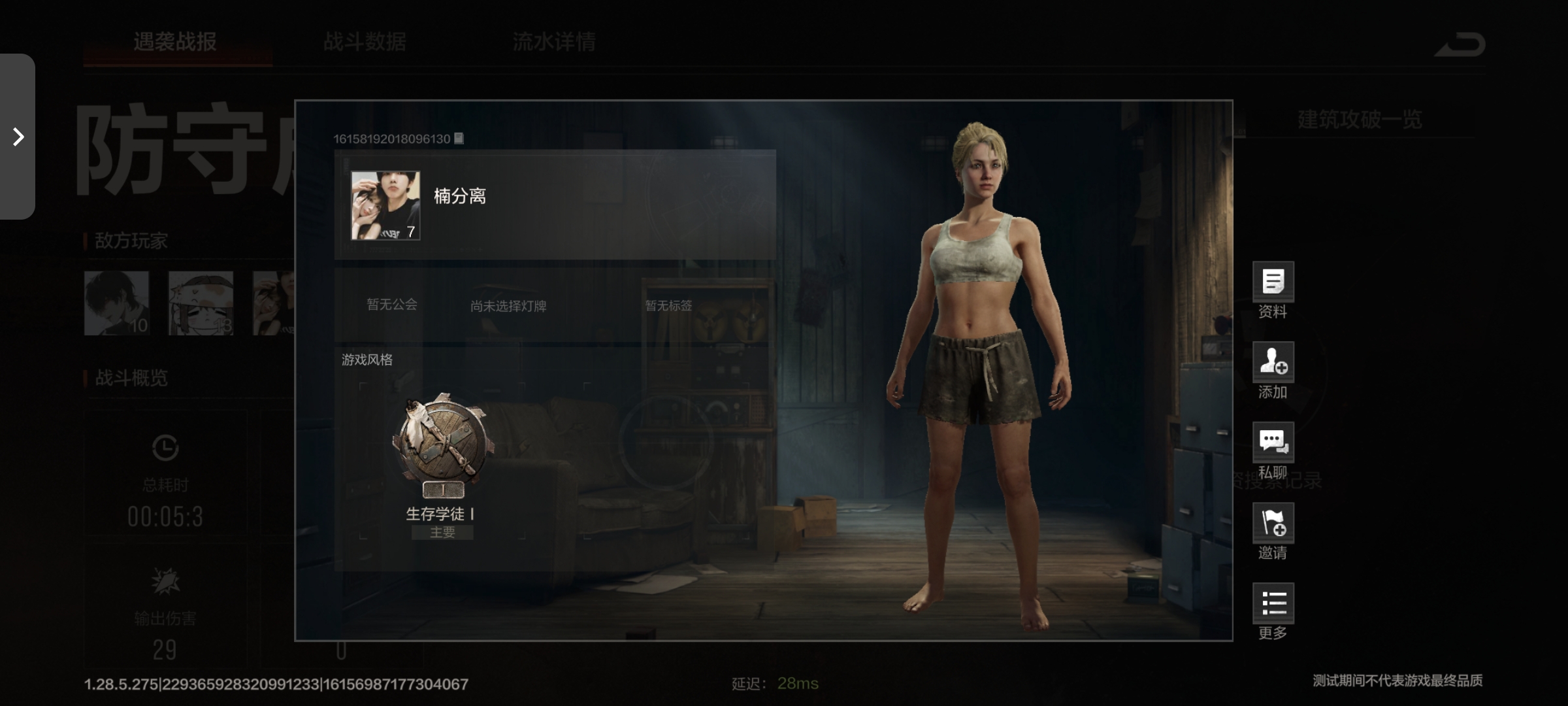View the level 10 enemy player avatar

(x=117, y=303)
